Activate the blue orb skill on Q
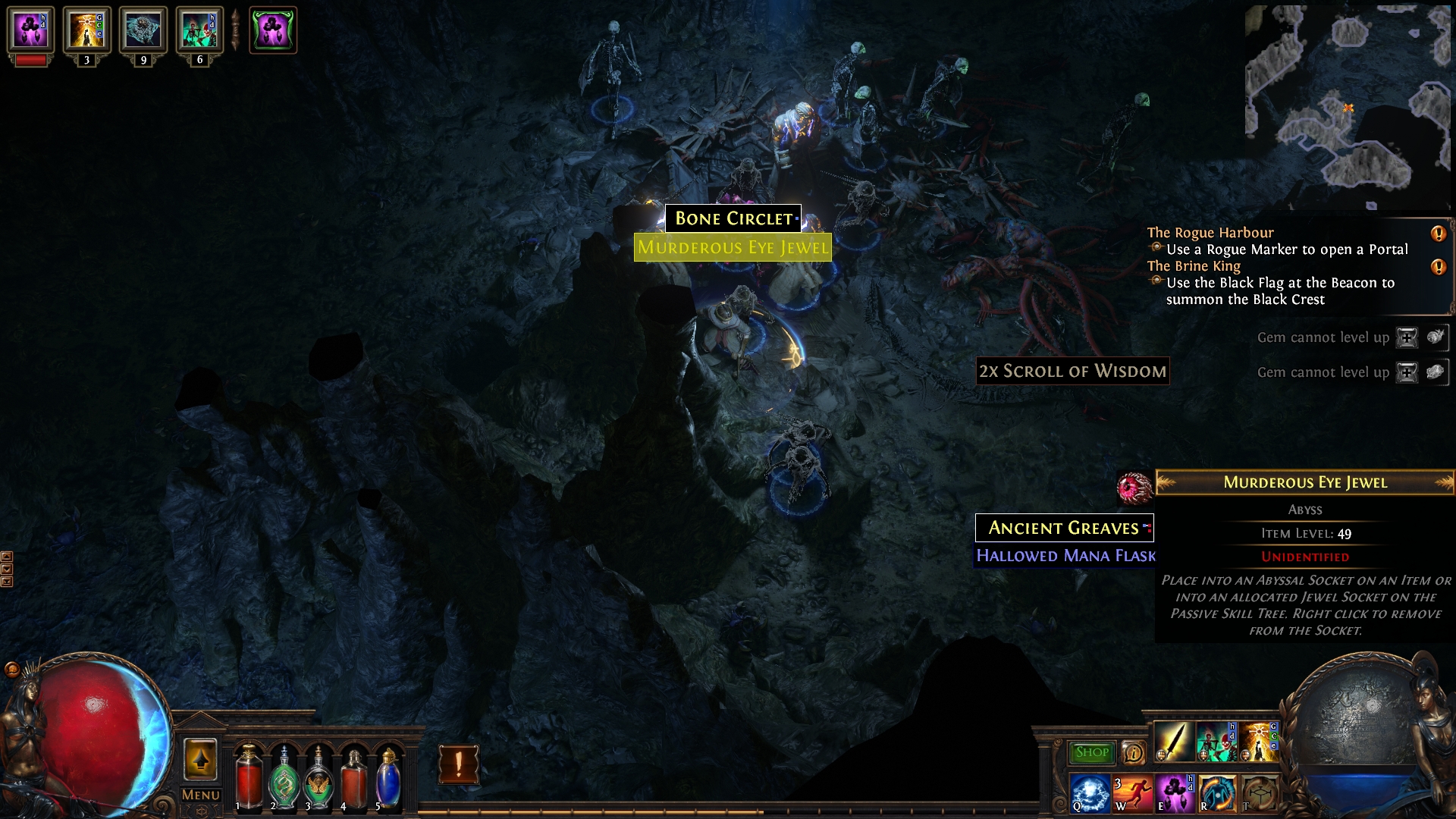The height and width of the screenshot is (819, 1456). [1090, 792]
